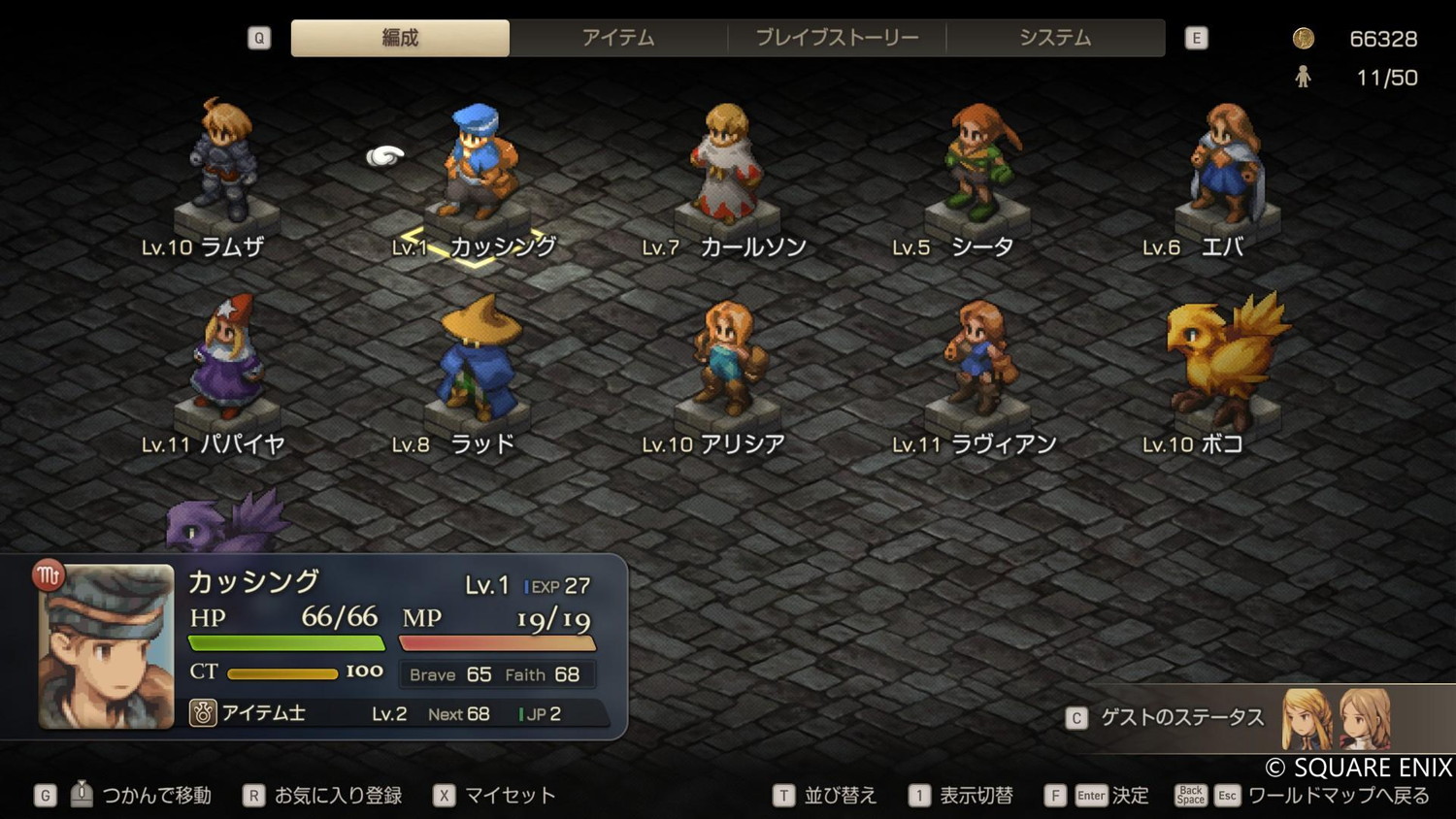This screenshot has height=819, width=1456.
Task: Open the ブレイブストーリー tab
Action: 837,38
